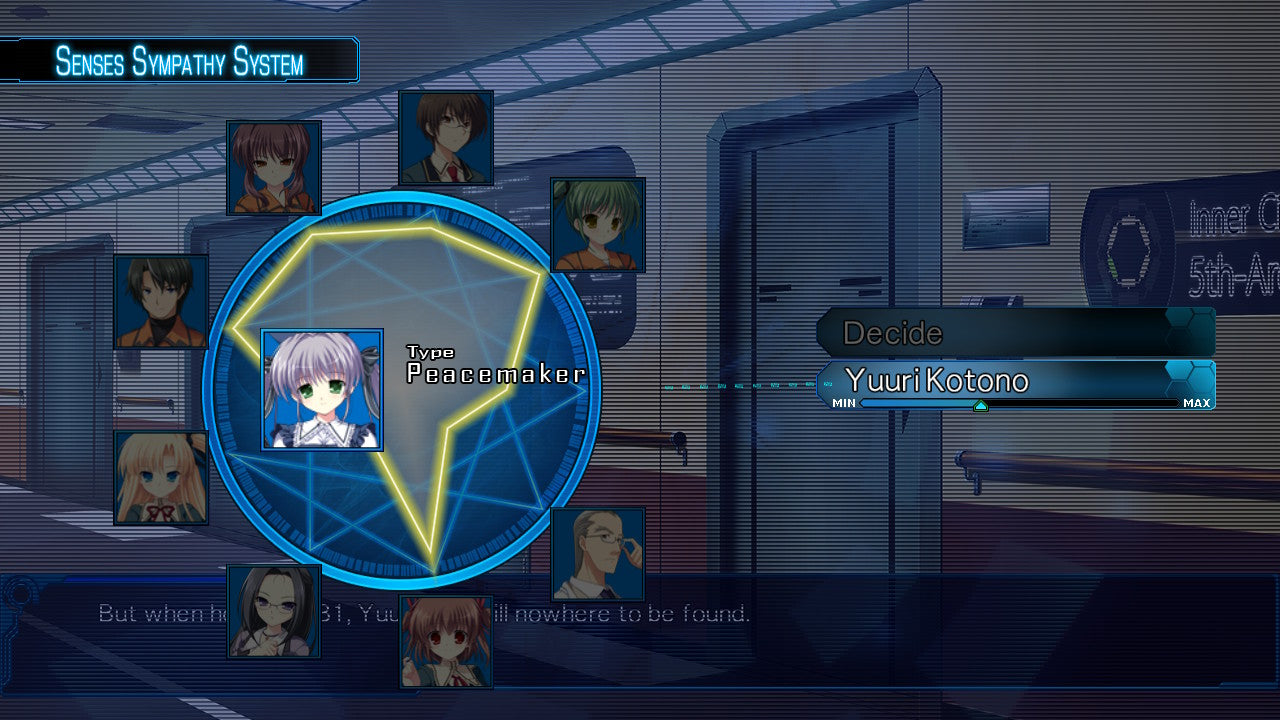1280x720 pixels.
Task: Choose the older man adjusting his glasses
Action: [597, 553]
